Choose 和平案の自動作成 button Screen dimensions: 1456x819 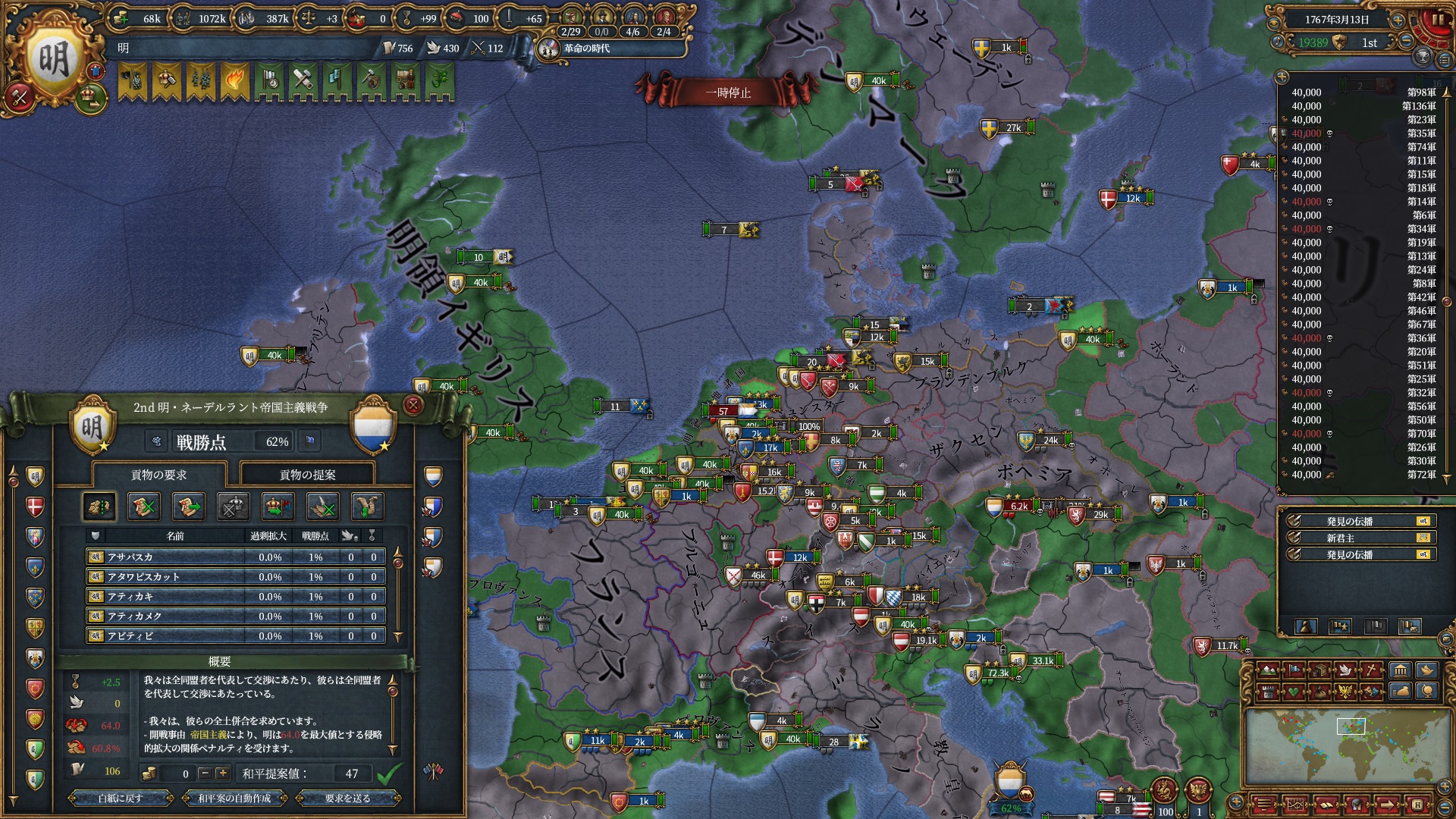(x=234, y=798)
